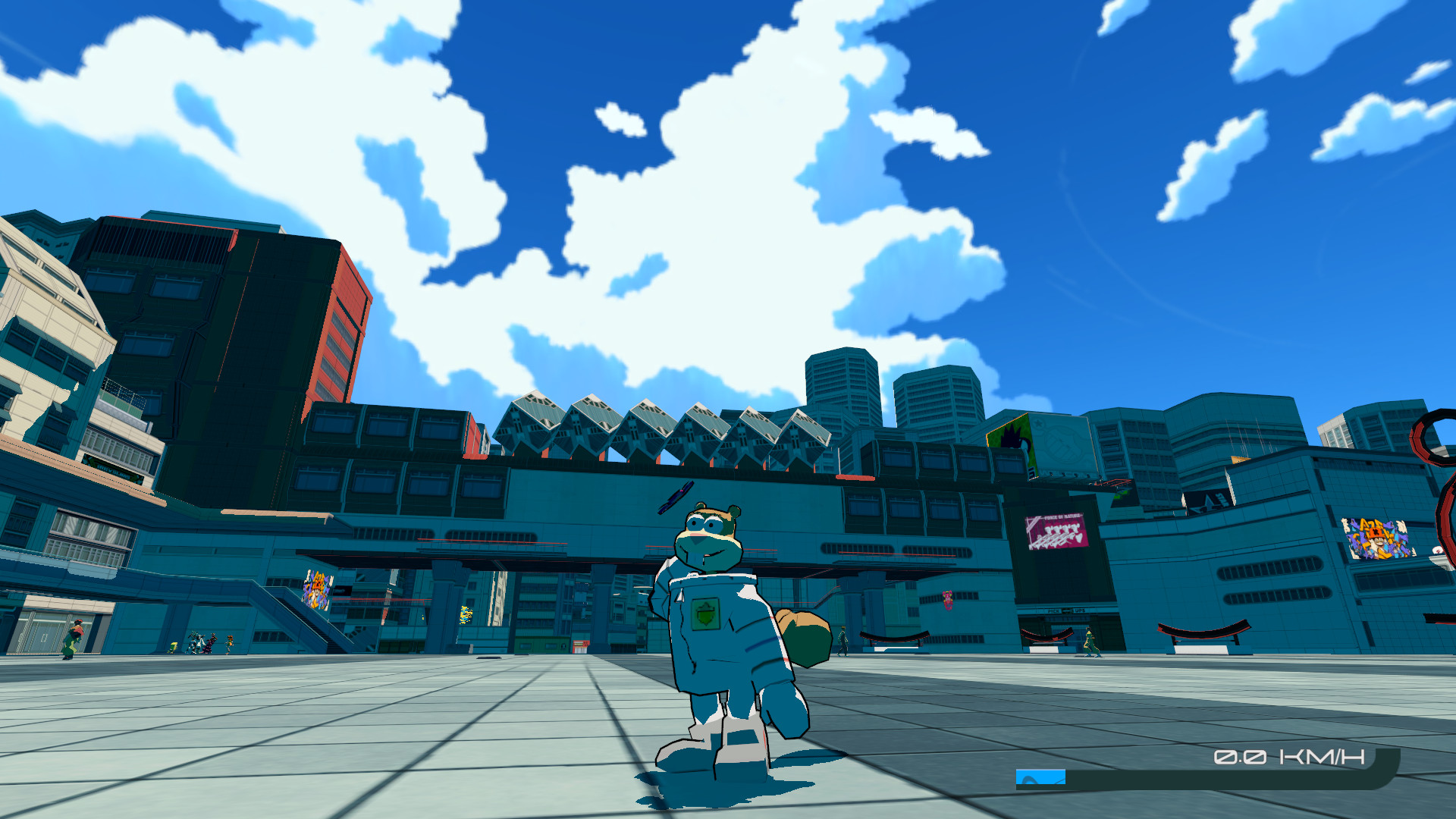Click the pink FORCE OF NATURE video screen
The height and width of the screenshot is (819, 1456).
coord(1058,531)
